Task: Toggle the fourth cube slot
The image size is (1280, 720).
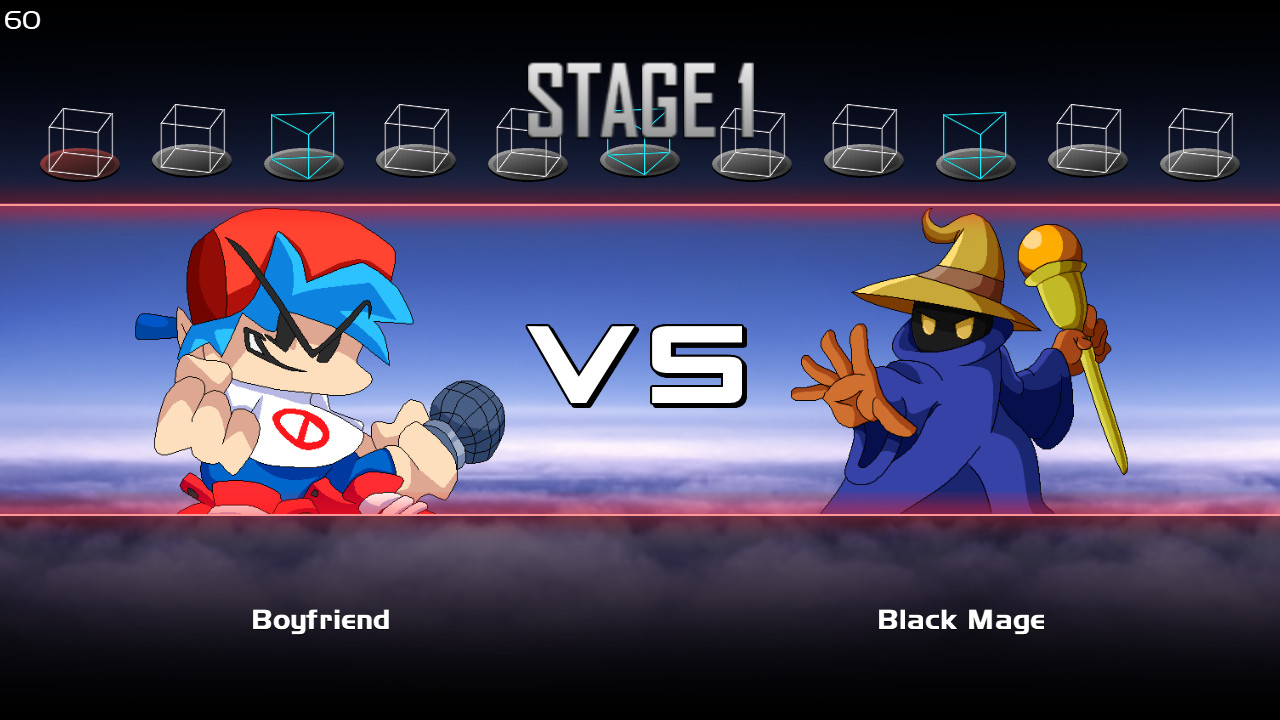Action: pyautogui.click(x=415, y=140)
